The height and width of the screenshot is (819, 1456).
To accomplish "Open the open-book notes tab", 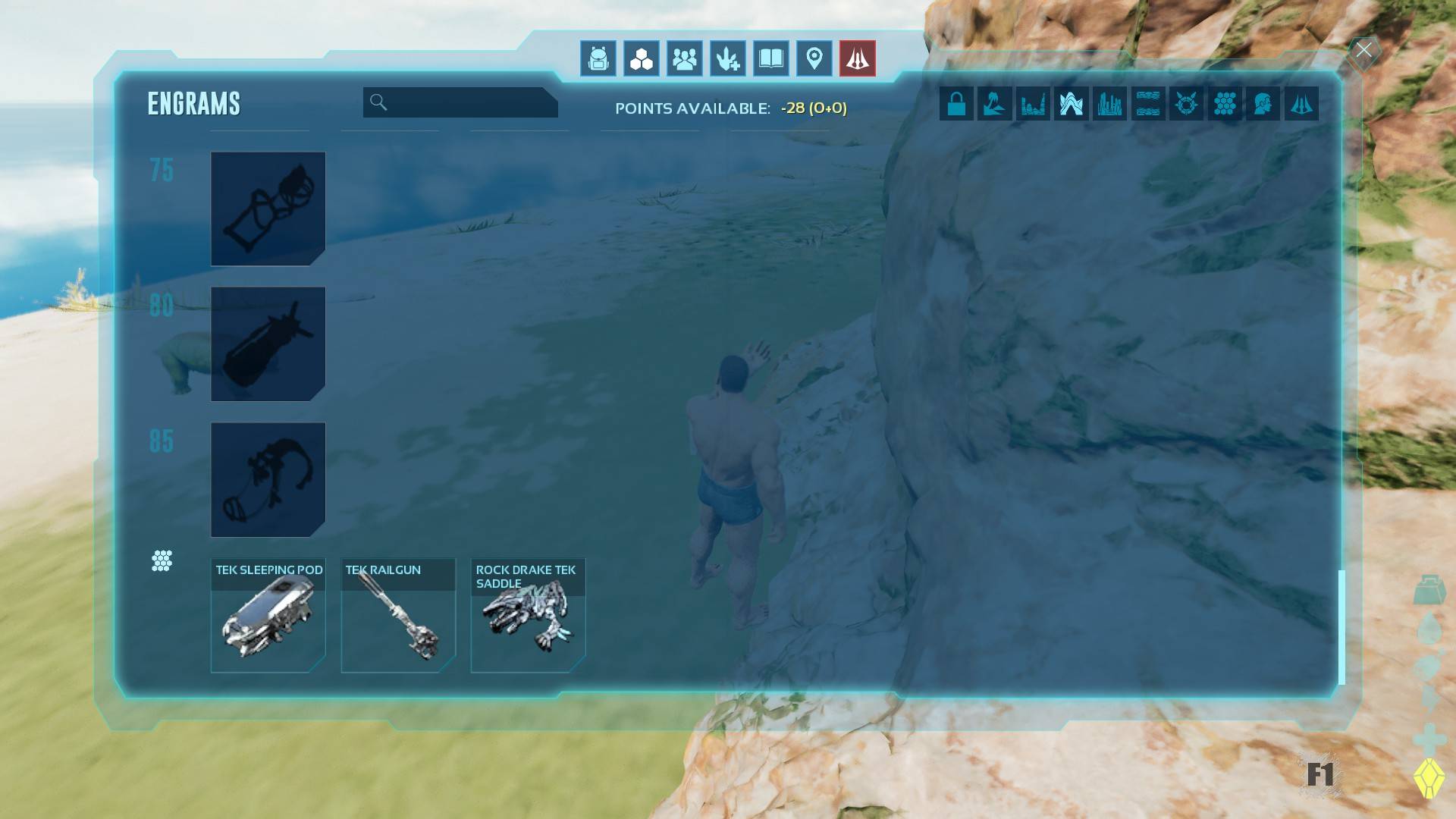I will [770, 58].
